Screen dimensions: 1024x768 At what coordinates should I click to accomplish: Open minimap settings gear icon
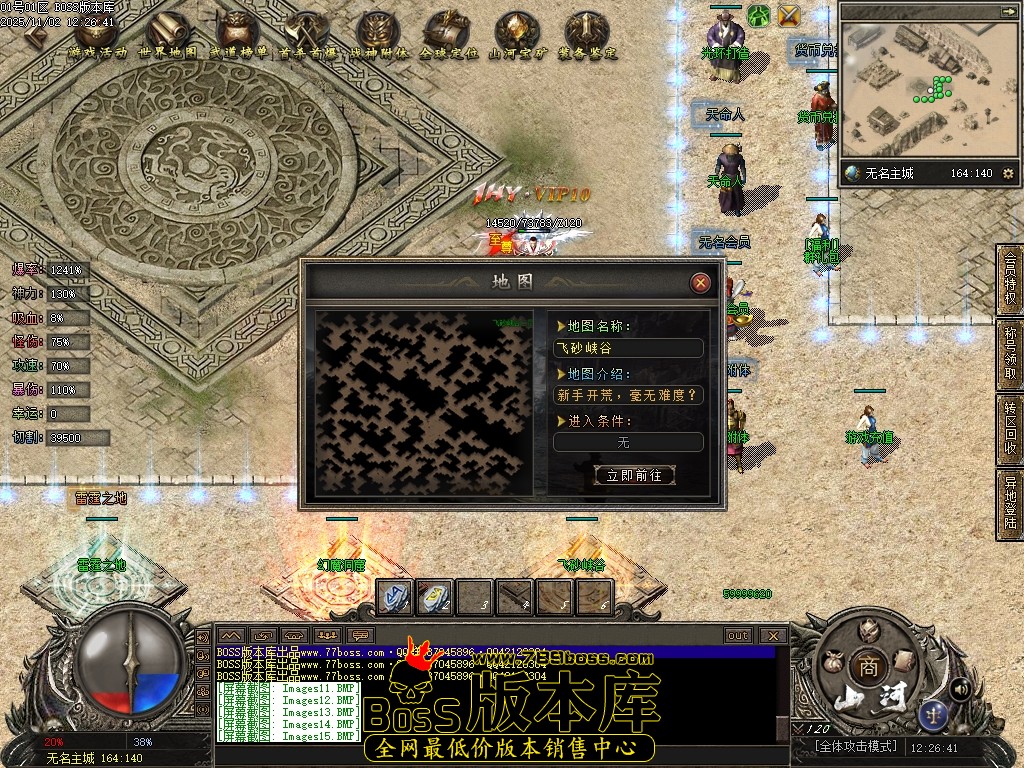[x=1007, y=174]
